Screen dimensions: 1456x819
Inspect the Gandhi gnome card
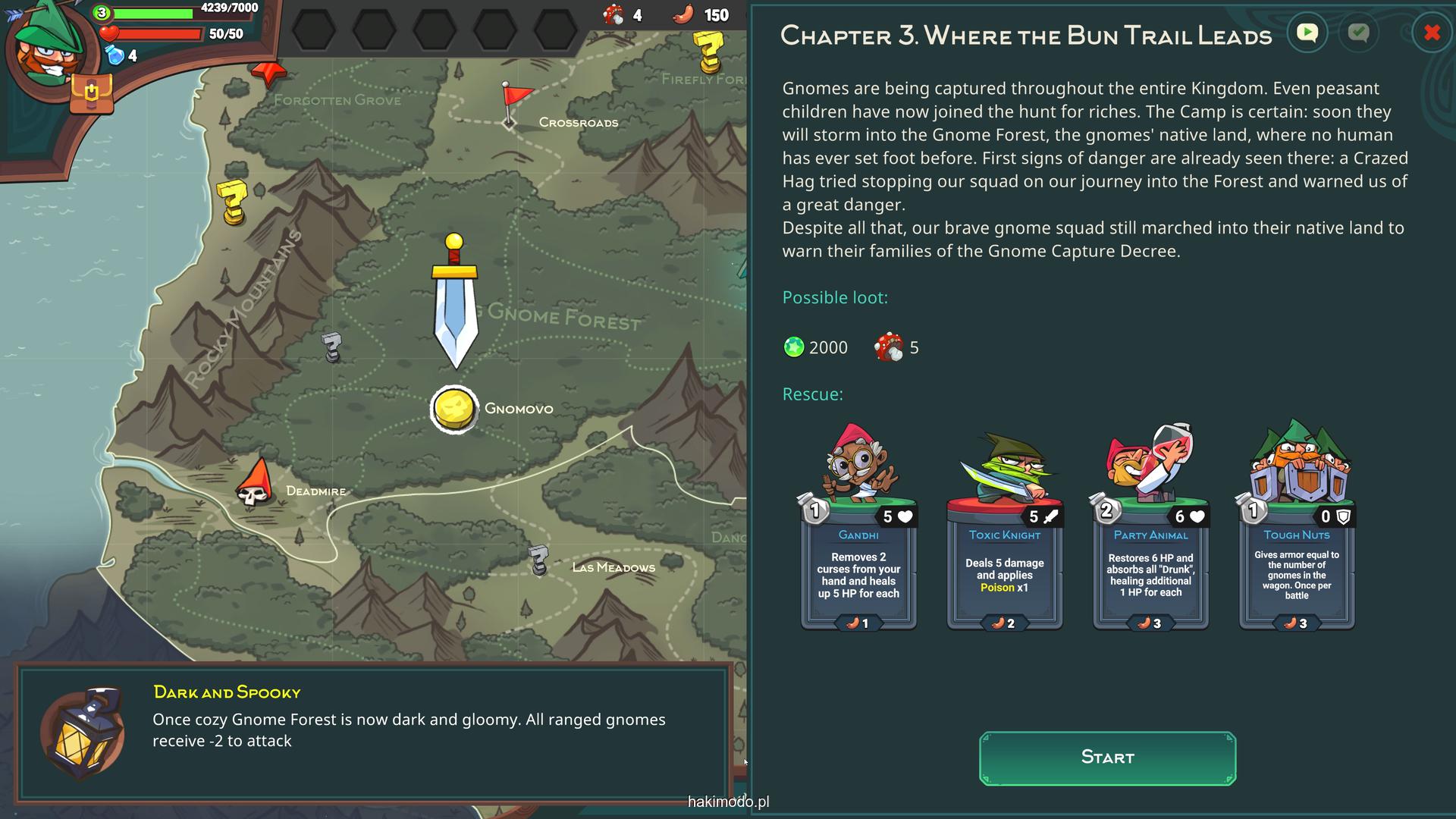858,531
